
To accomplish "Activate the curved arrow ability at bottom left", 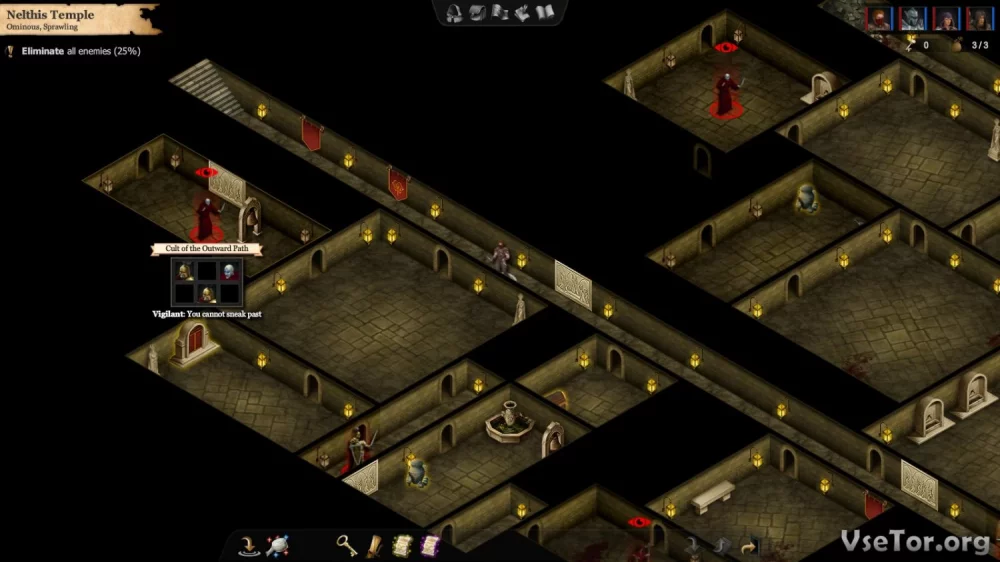I will point(249,546).
